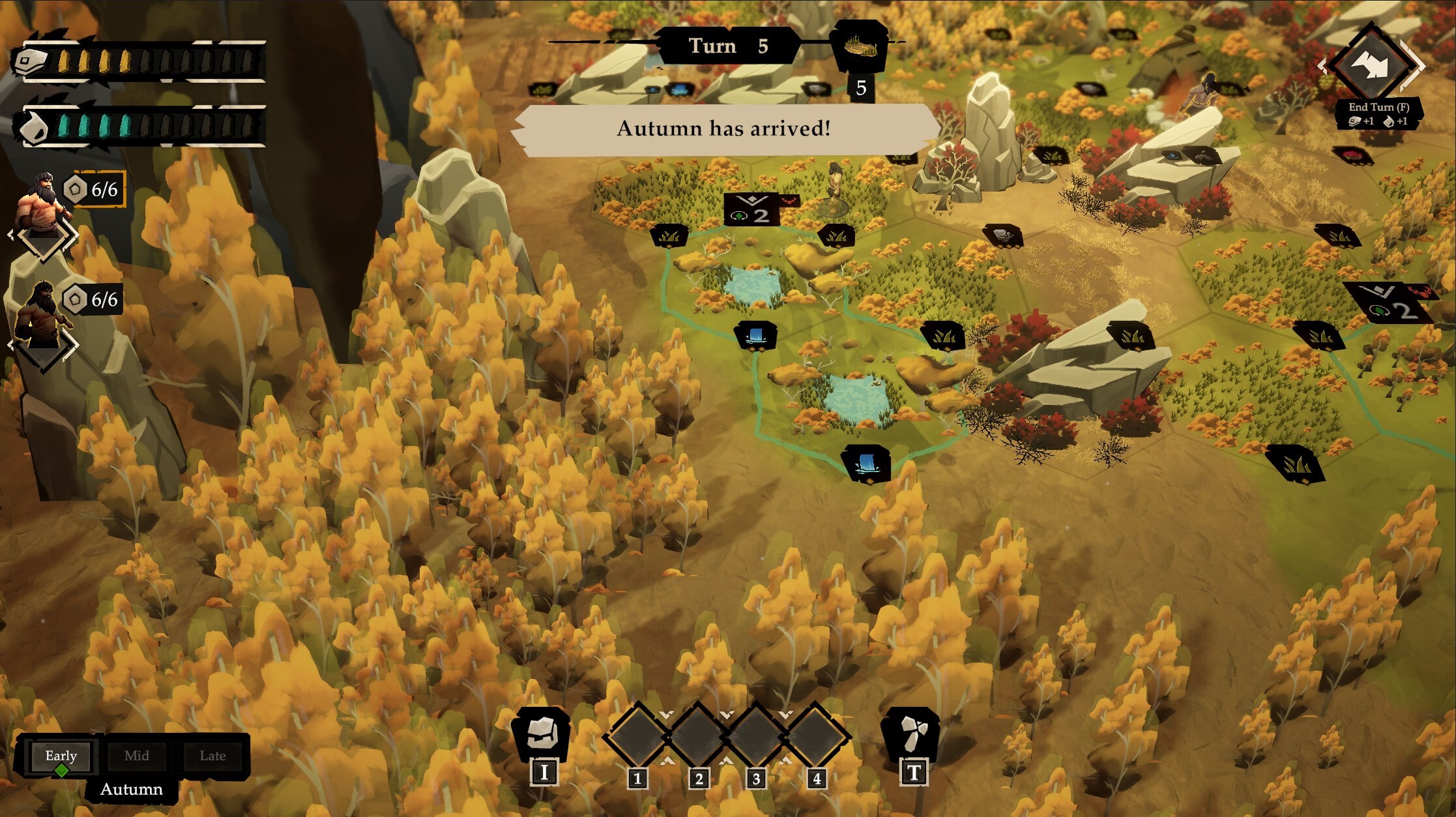Select the Late season tab
1456x817 pixels.
point(213,756)
